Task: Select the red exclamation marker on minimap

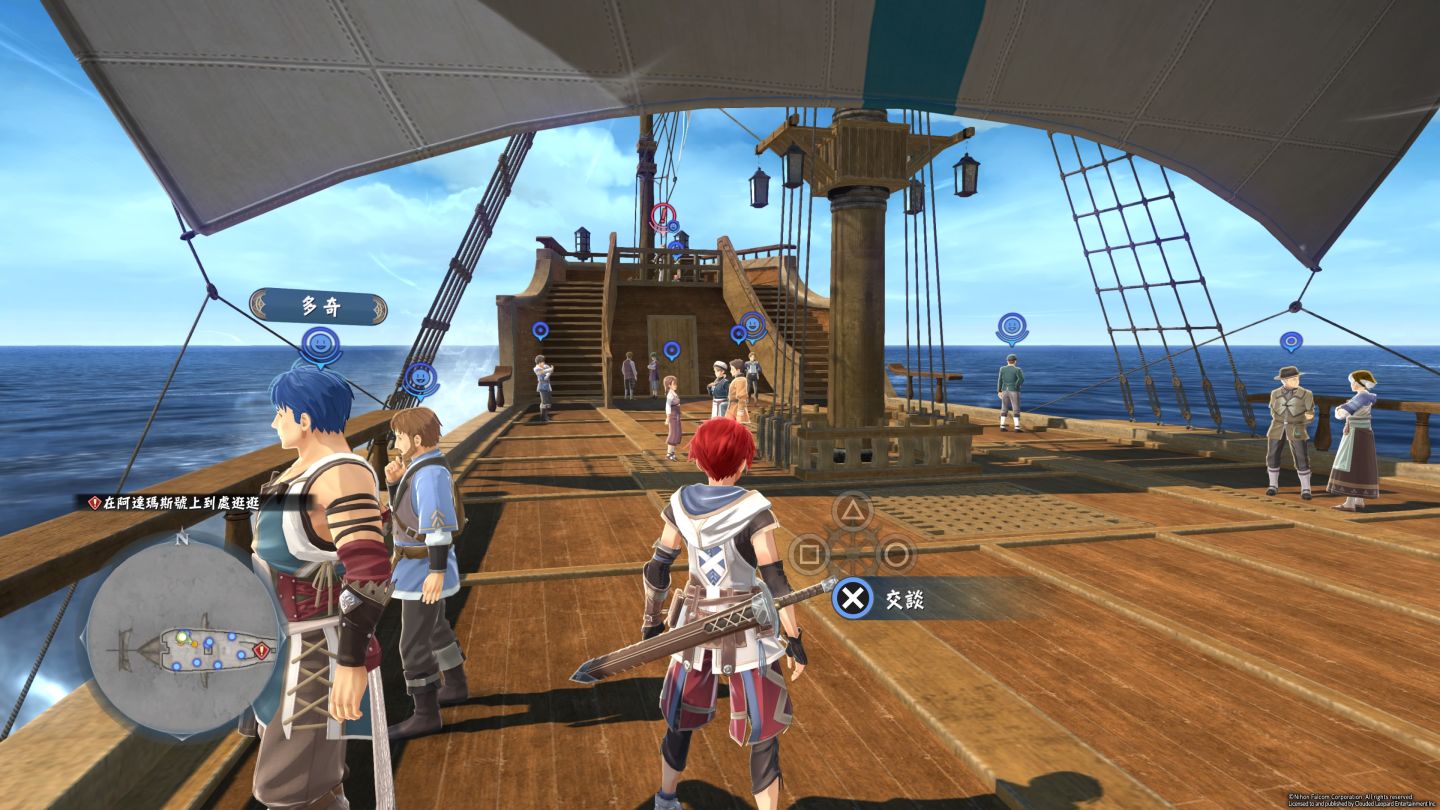Action: pos(262,651)
